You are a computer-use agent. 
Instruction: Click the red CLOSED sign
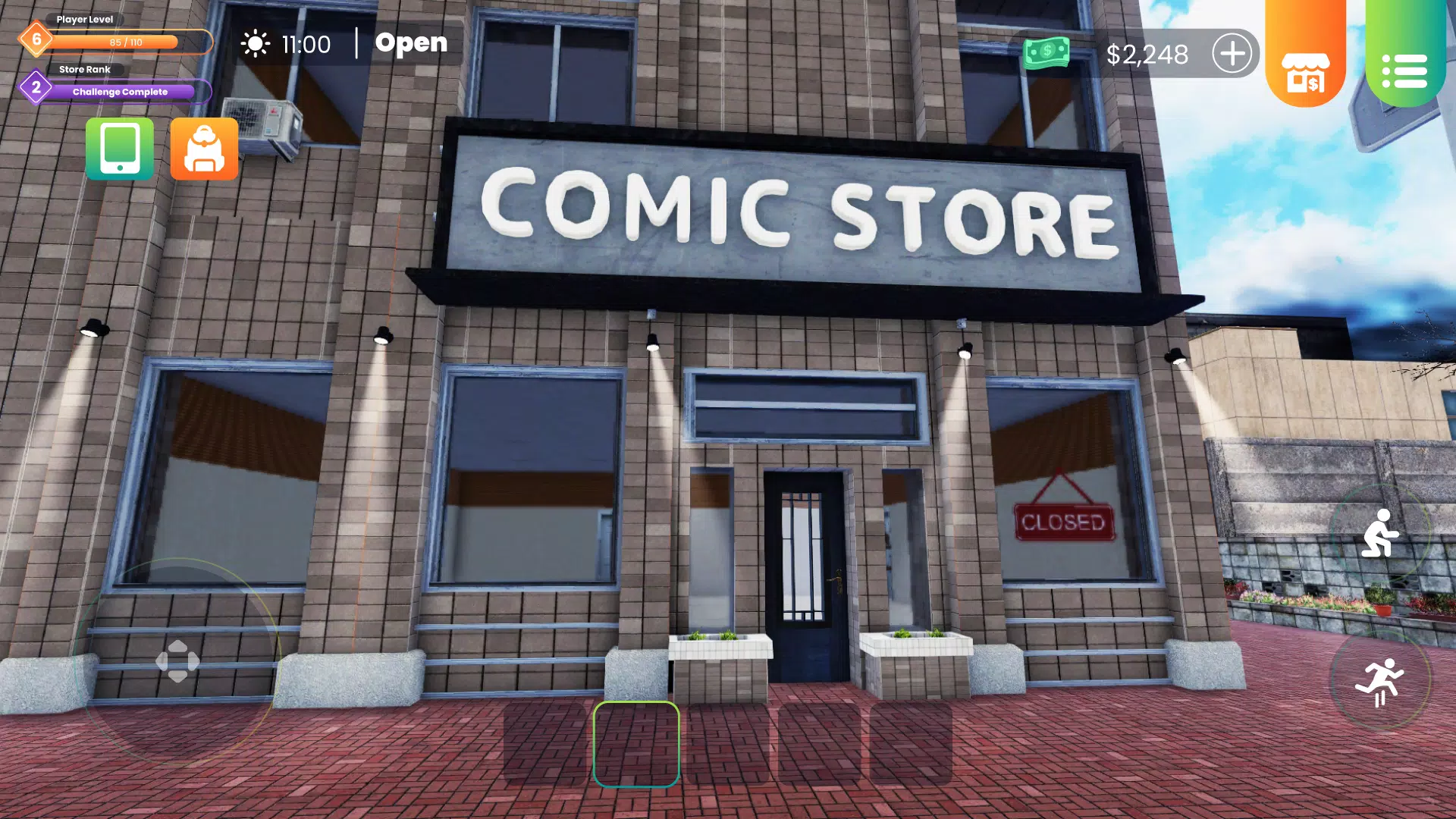pos(1063,521)
